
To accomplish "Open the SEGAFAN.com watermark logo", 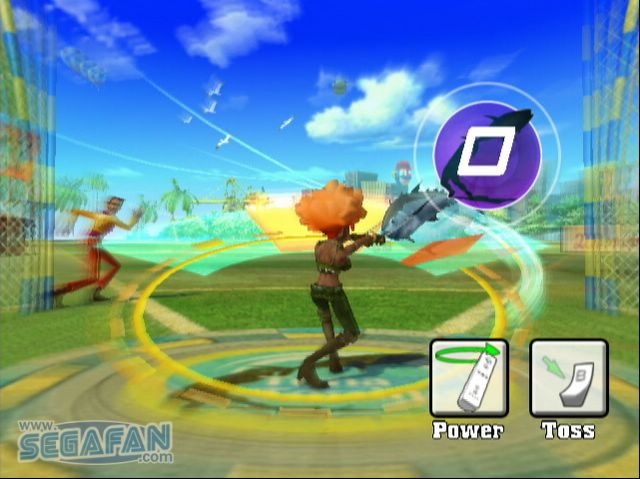I will 94,441.
